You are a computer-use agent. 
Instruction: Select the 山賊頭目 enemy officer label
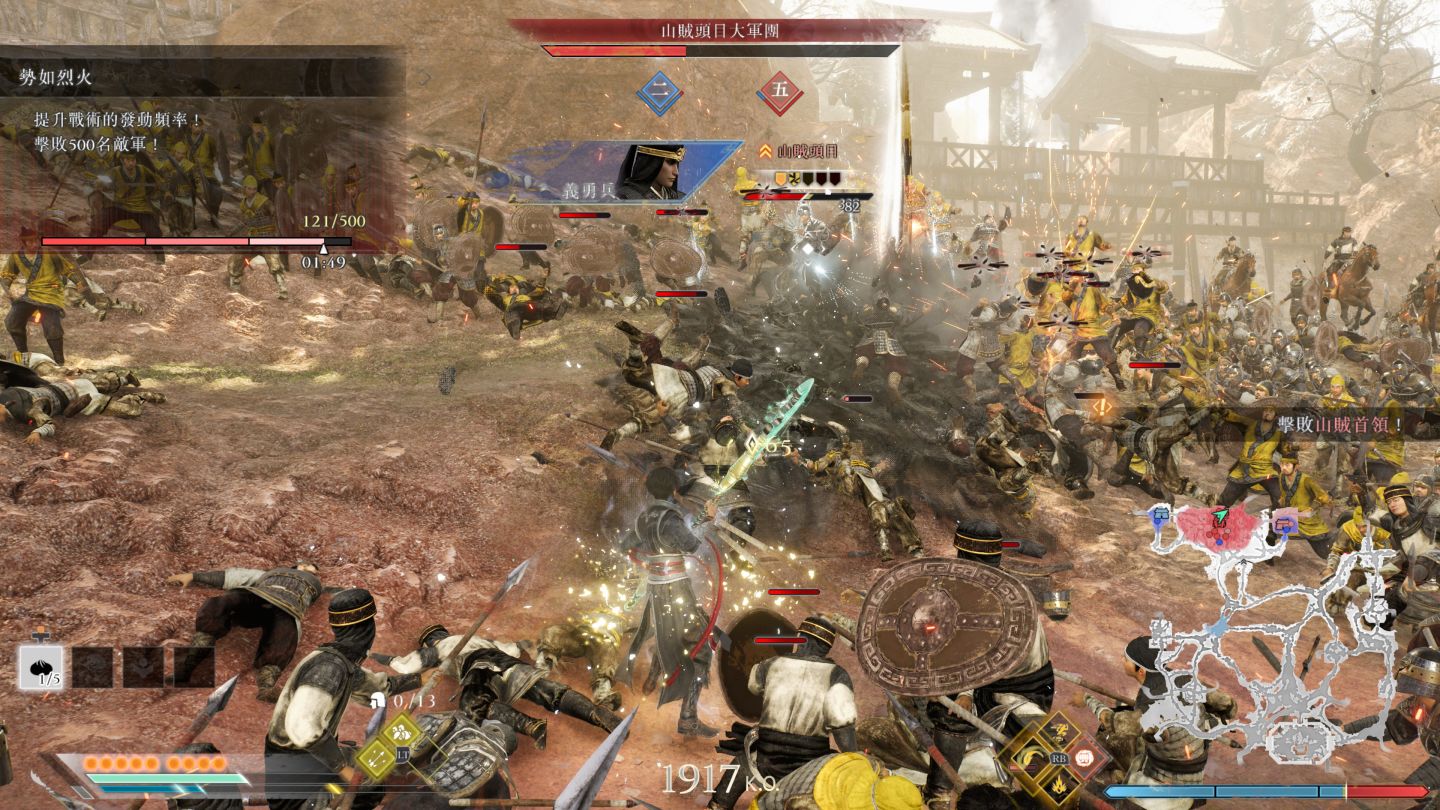[x=805, y=151]
